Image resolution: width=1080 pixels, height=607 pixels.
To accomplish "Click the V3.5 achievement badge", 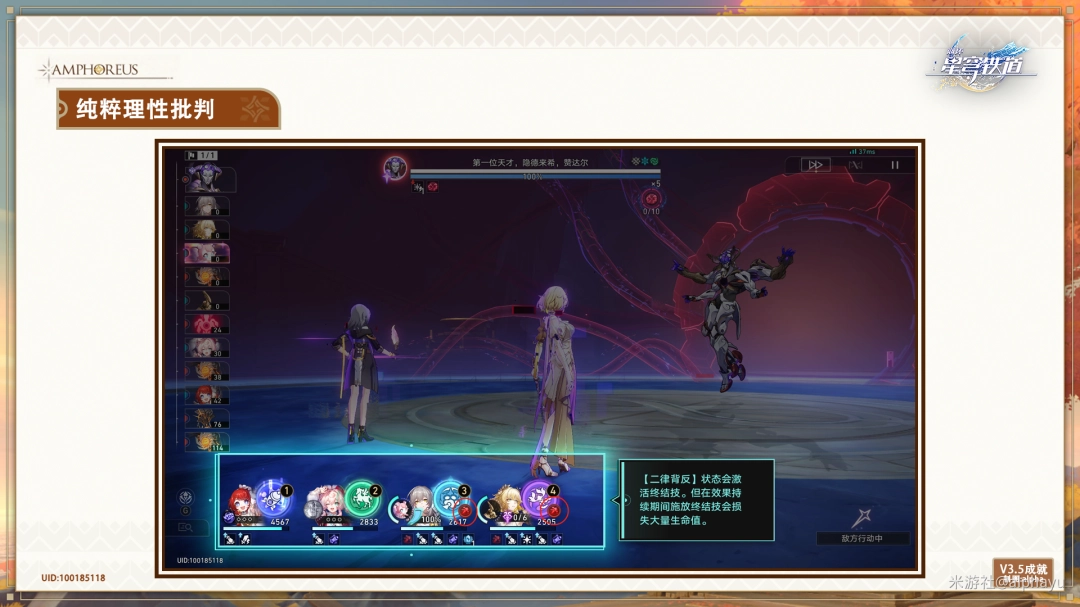I will 1022,571.
